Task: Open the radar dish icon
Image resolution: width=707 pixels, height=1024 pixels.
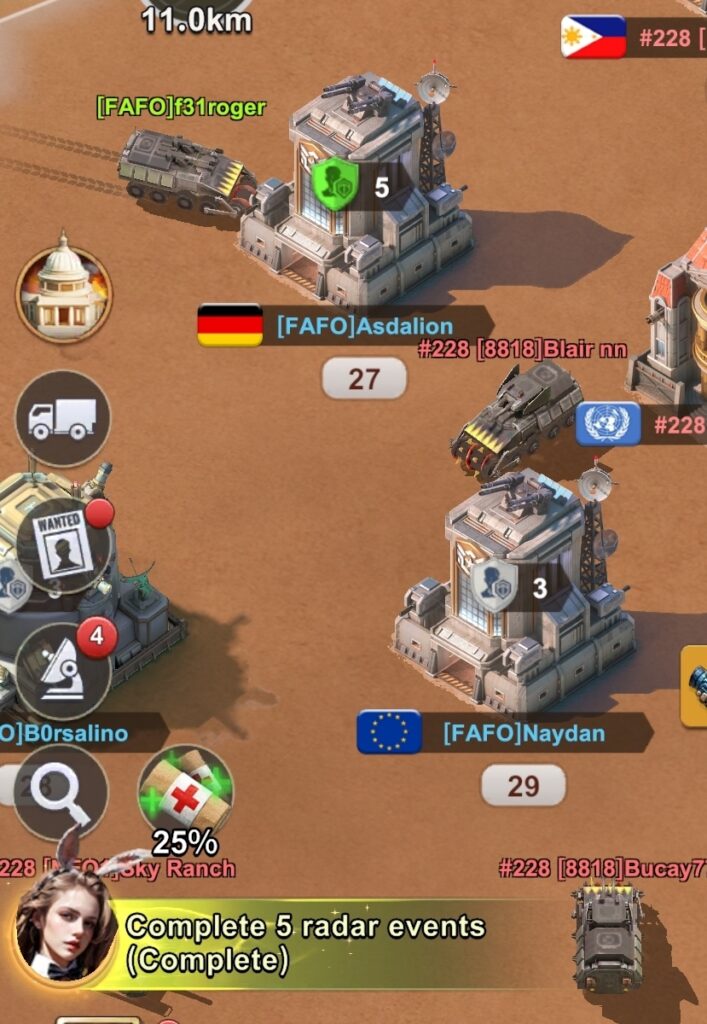Action: point(63,670)
